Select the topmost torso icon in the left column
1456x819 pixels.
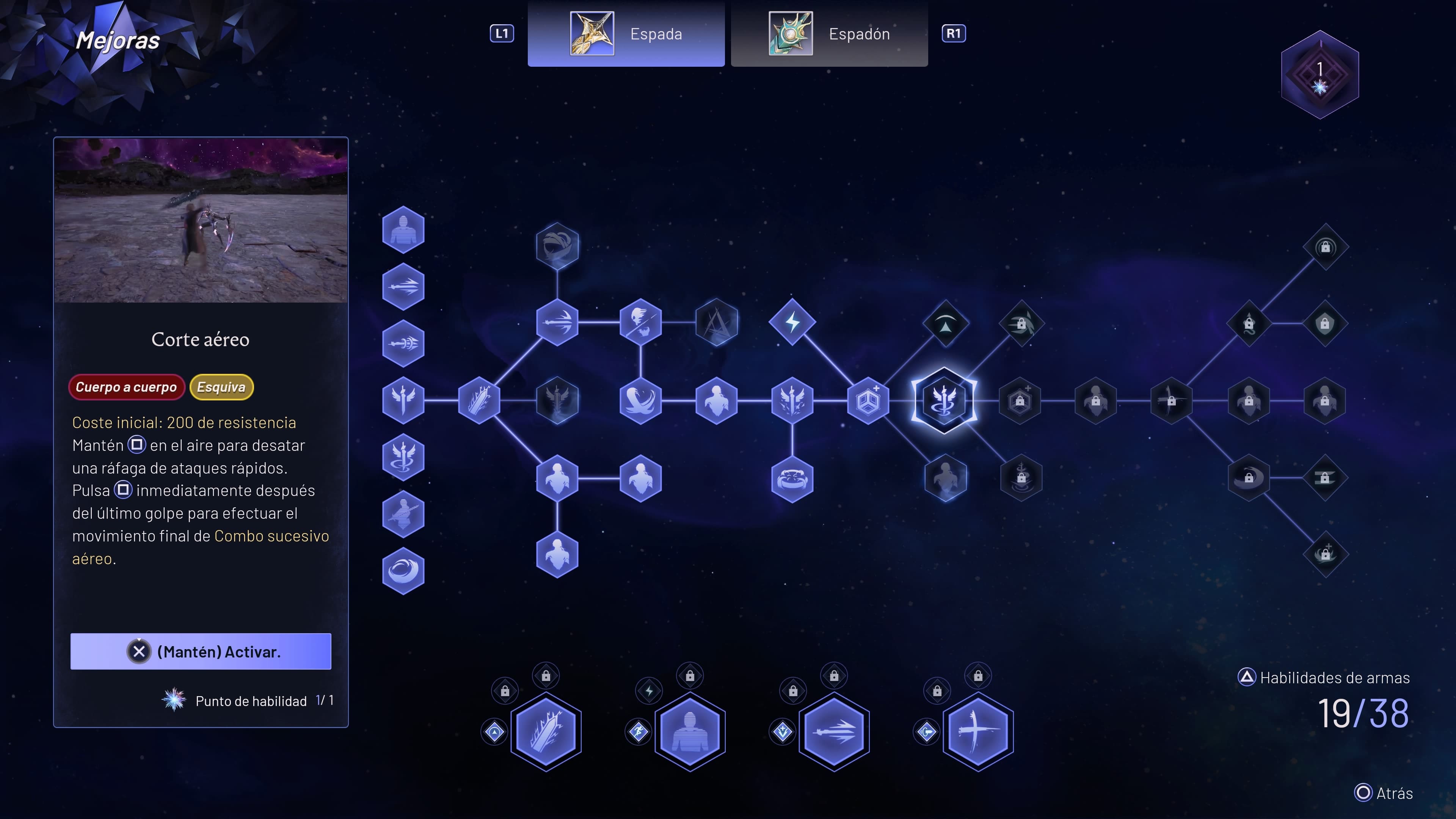click(403, 229)
